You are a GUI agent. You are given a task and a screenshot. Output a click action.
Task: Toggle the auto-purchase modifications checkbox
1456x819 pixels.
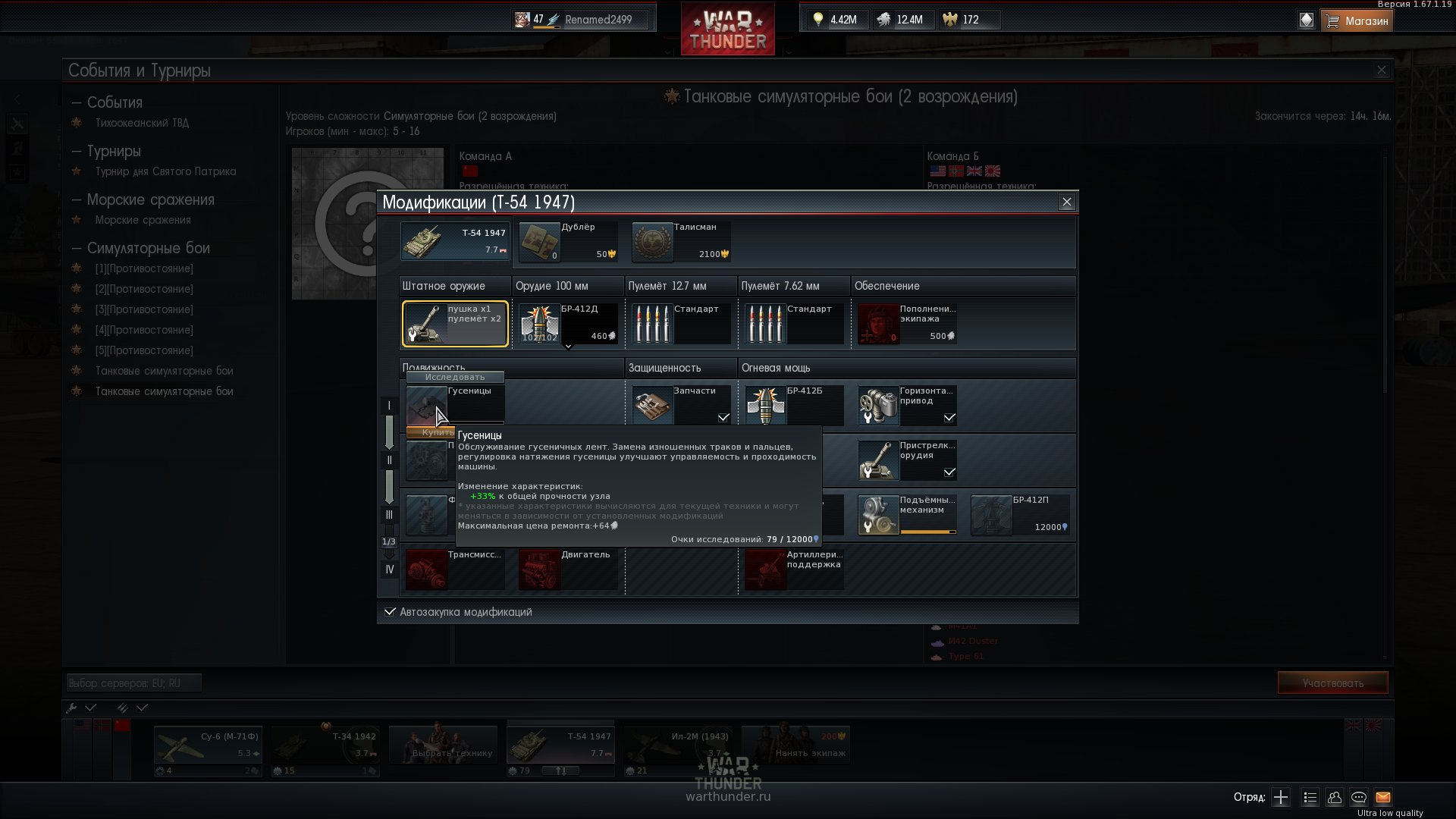pyautogui.click(x=390, y=612)
